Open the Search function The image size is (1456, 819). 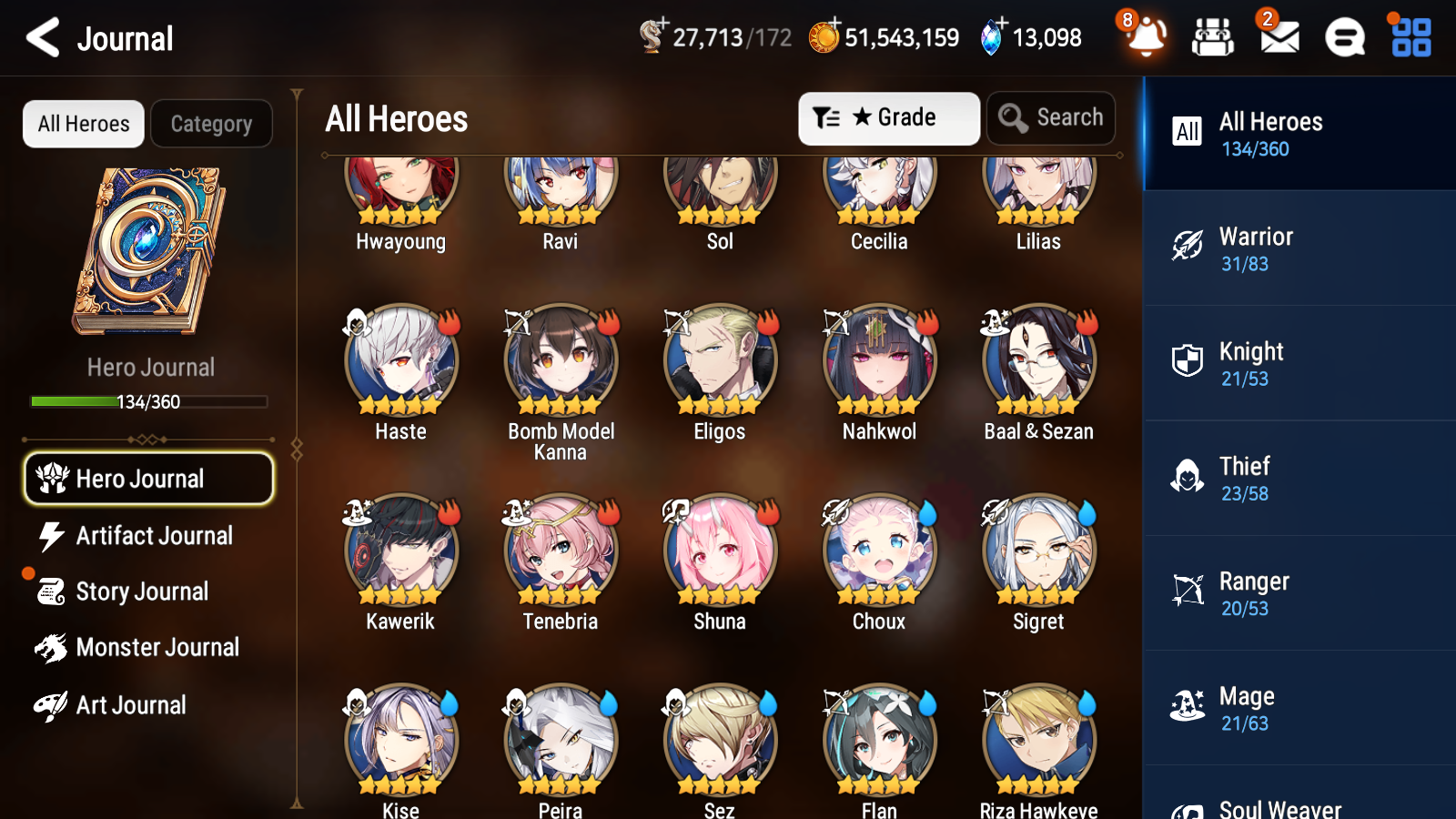click(1051, 117)
